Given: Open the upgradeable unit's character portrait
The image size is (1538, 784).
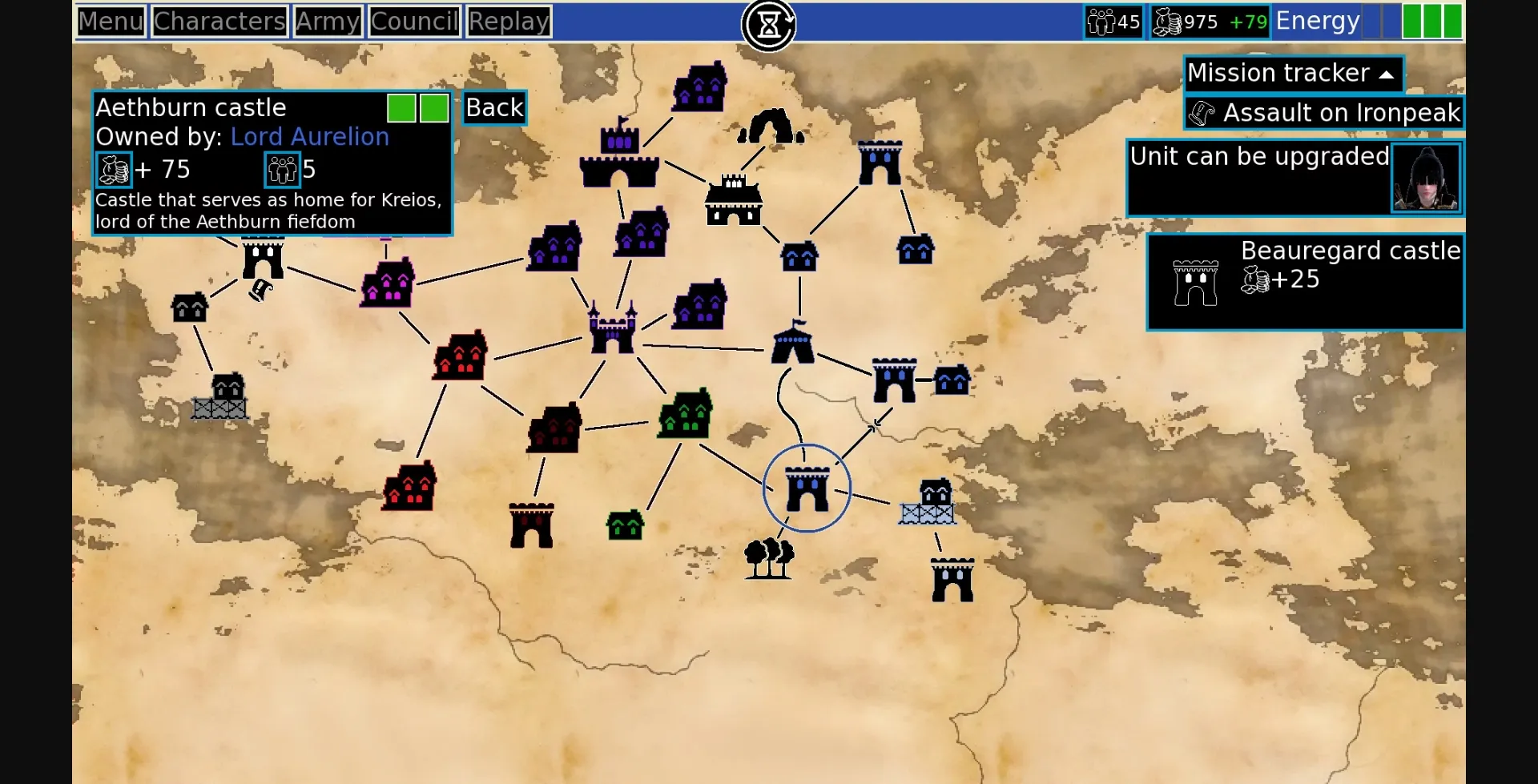Looking at the screenshot, I should [x=1425, y=178].
